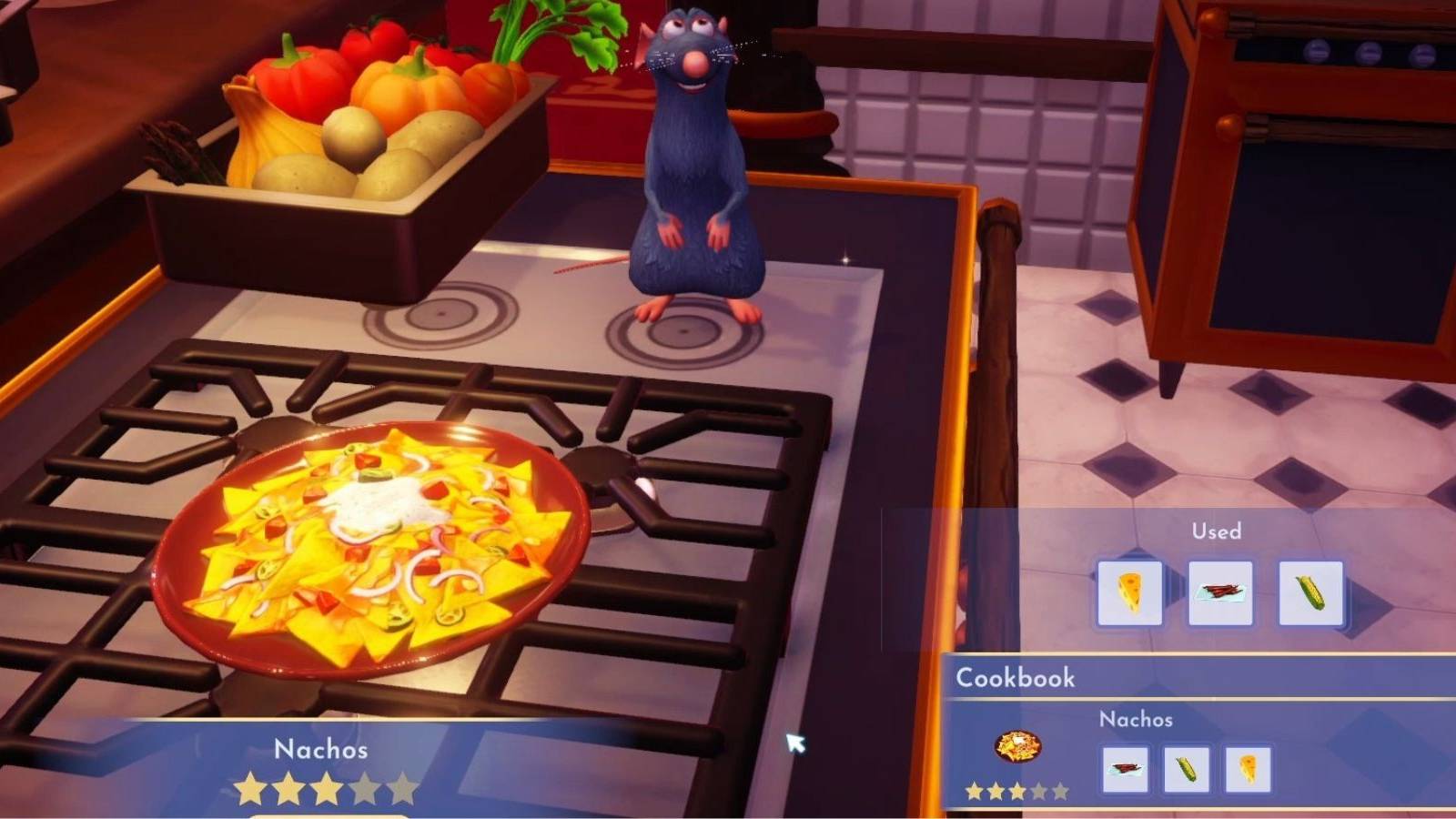Select the corn icon in the Used panel
Viewport: 1456px width, 819px height.
pos(1310,591)
